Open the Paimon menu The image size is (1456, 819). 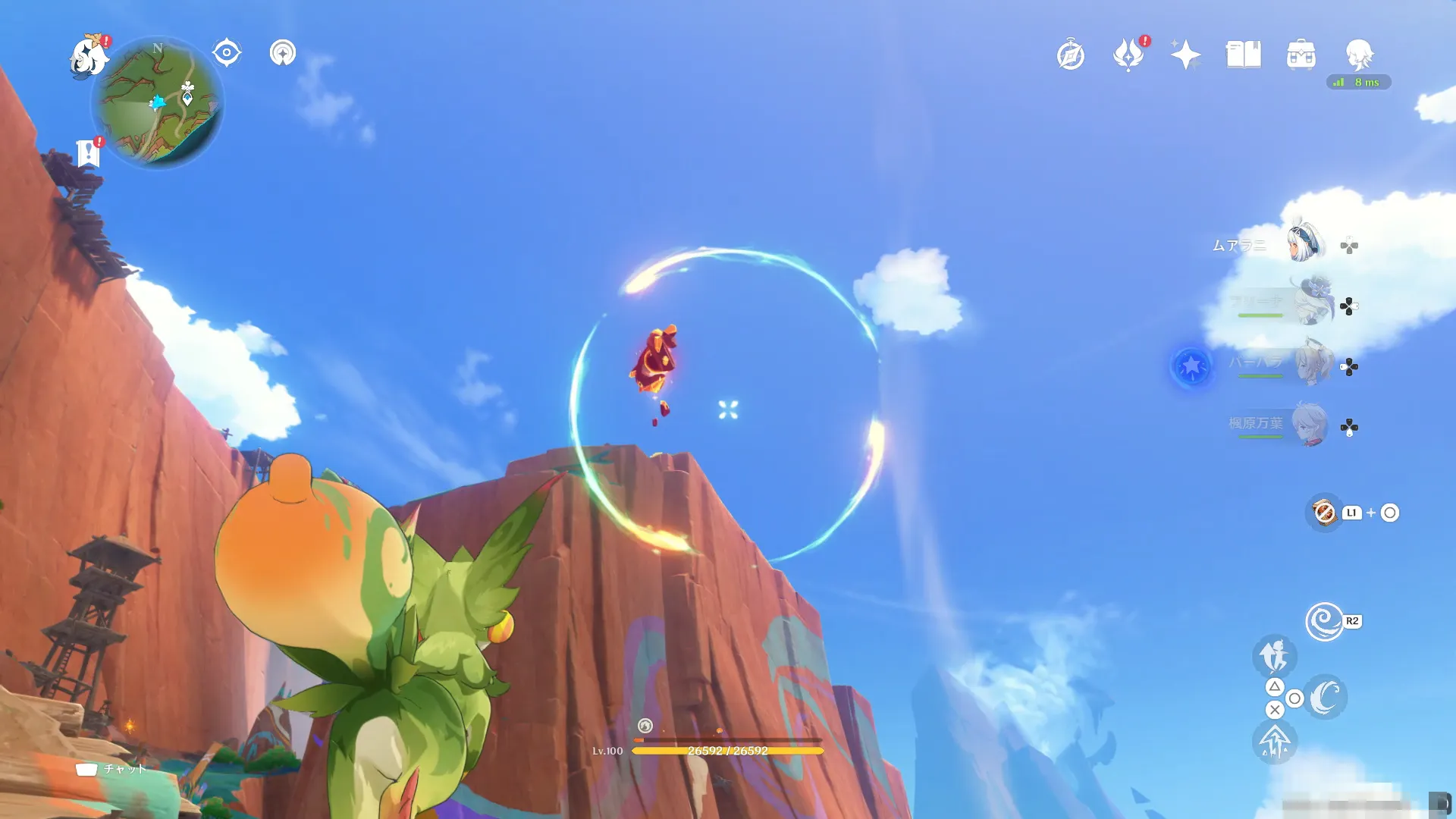(89, 56)
